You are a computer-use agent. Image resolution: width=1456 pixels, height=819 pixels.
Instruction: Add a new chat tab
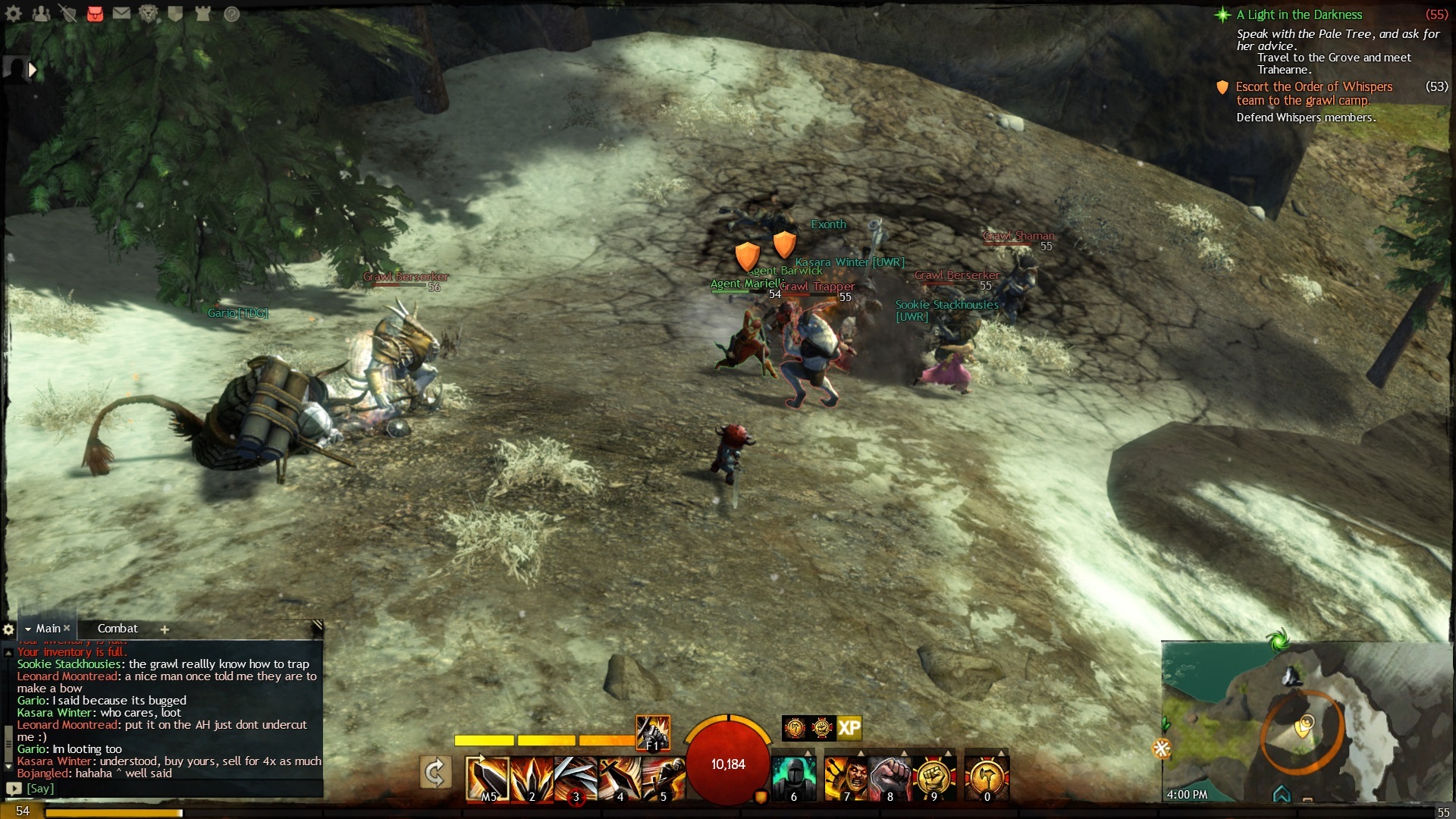pos(165,629)
